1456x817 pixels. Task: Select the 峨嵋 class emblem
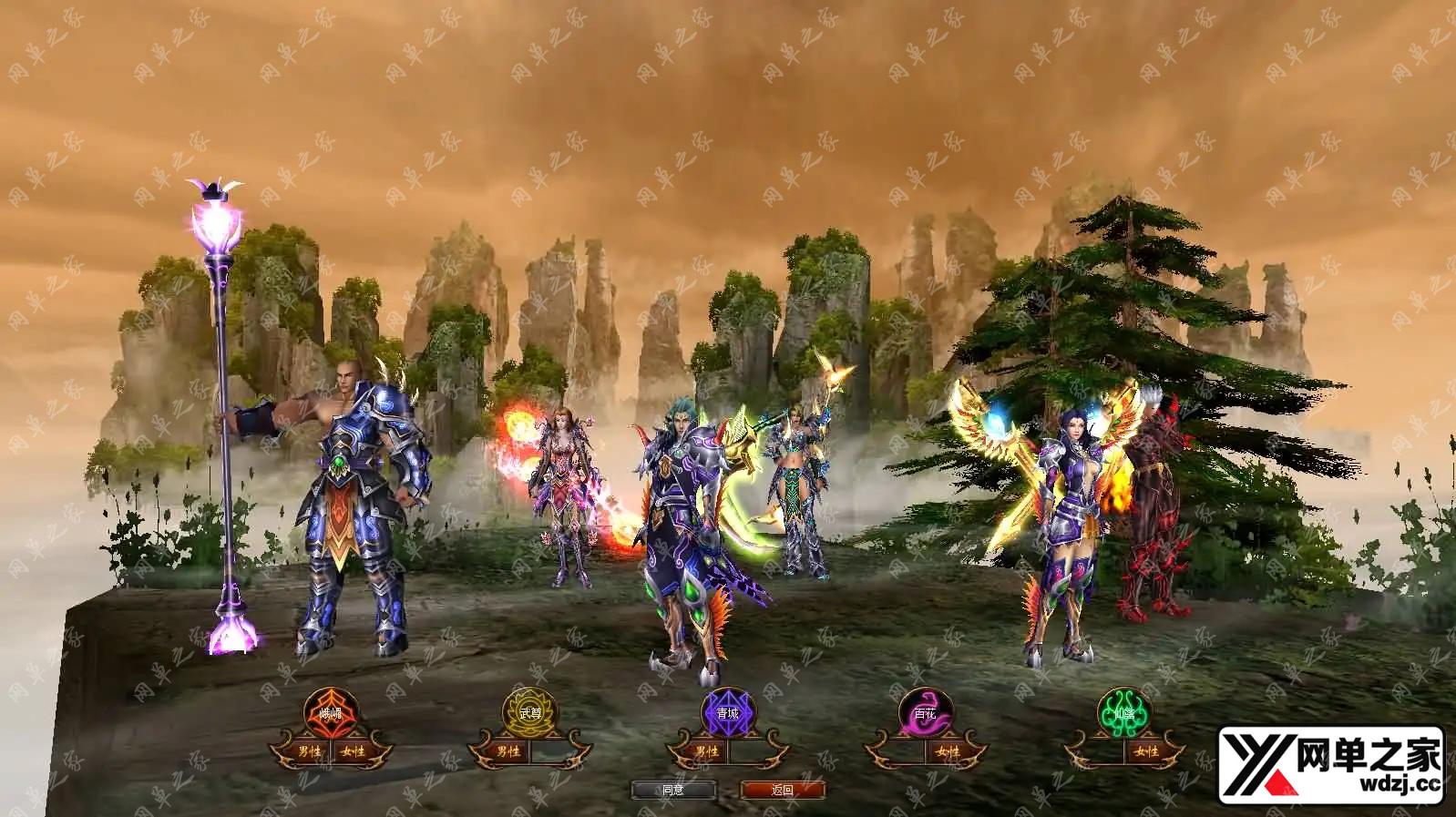(x=330, y=711)
